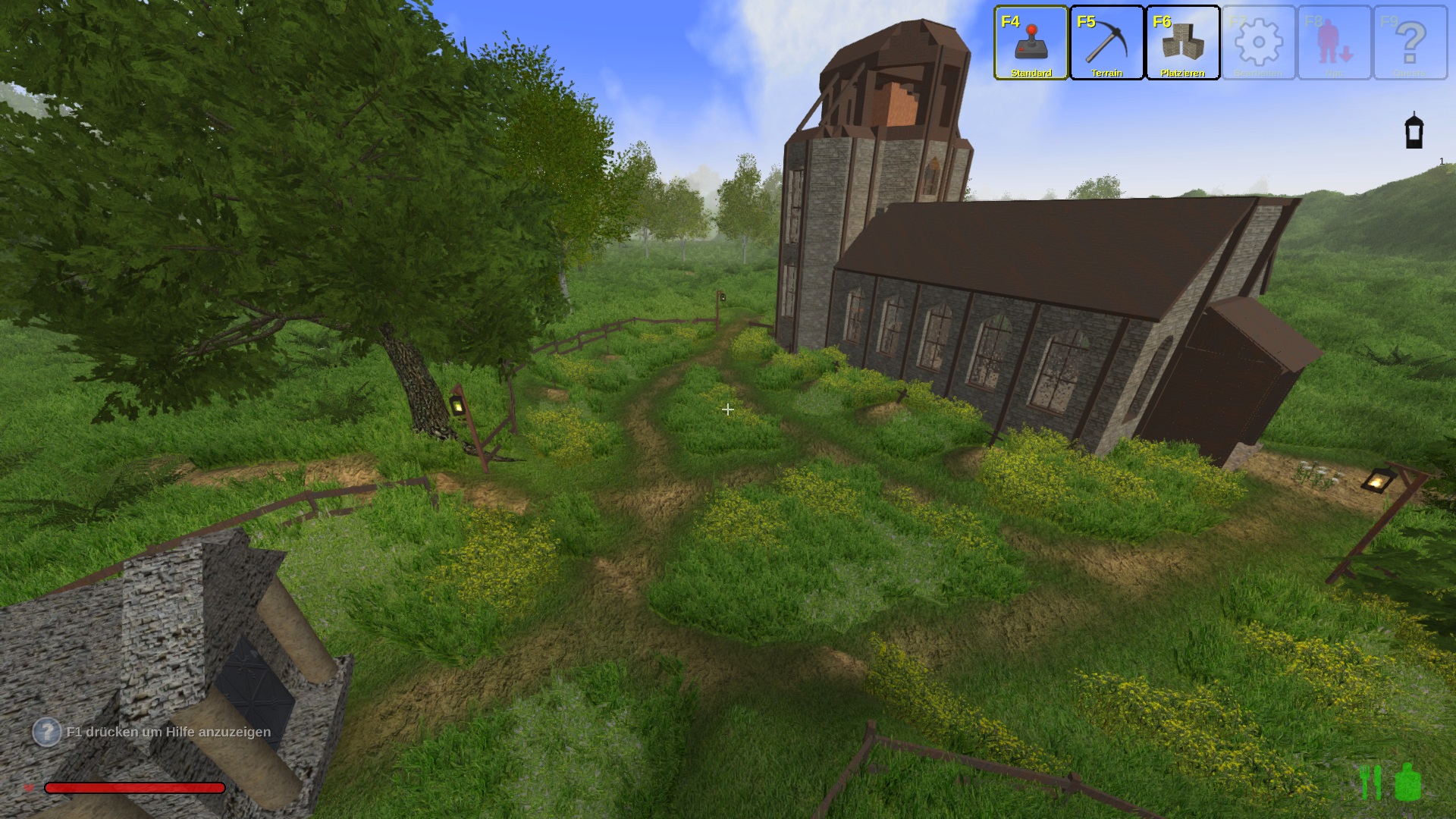Screen dimensions: 1456x819
Task: Click the round help question mark icon
Action: point(46,732)
